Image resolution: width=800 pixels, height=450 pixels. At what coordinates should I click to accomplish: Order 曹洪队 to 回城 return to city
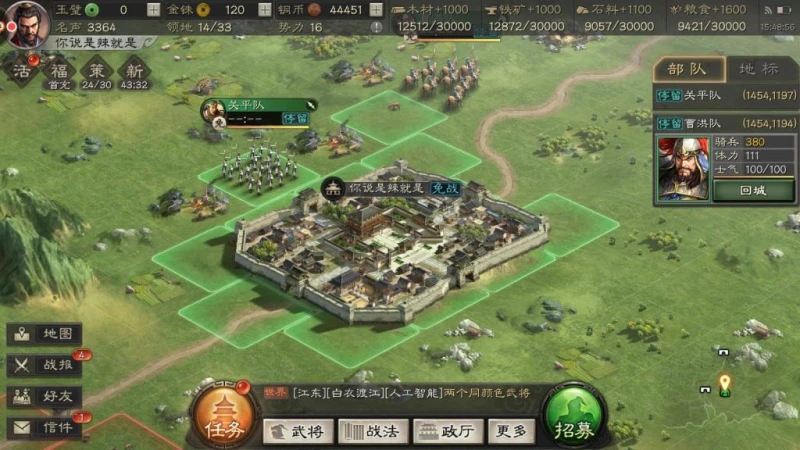753,191
